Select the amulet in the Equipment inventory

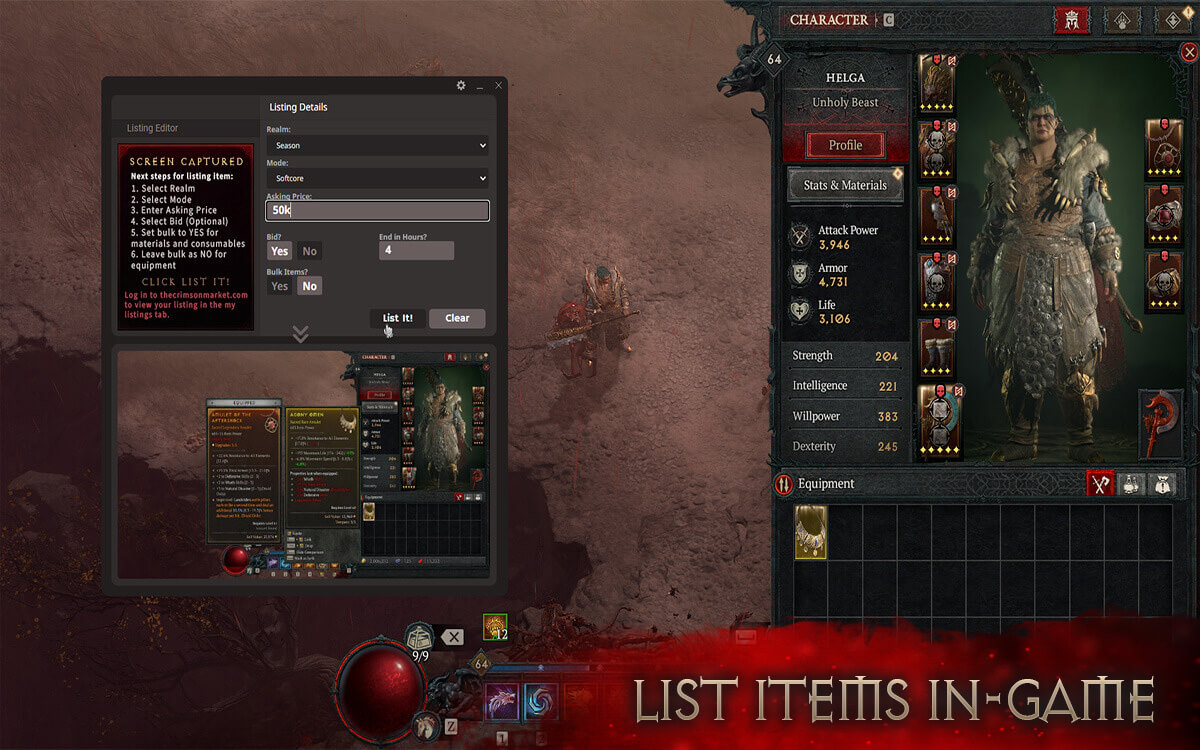coord(811,531)
